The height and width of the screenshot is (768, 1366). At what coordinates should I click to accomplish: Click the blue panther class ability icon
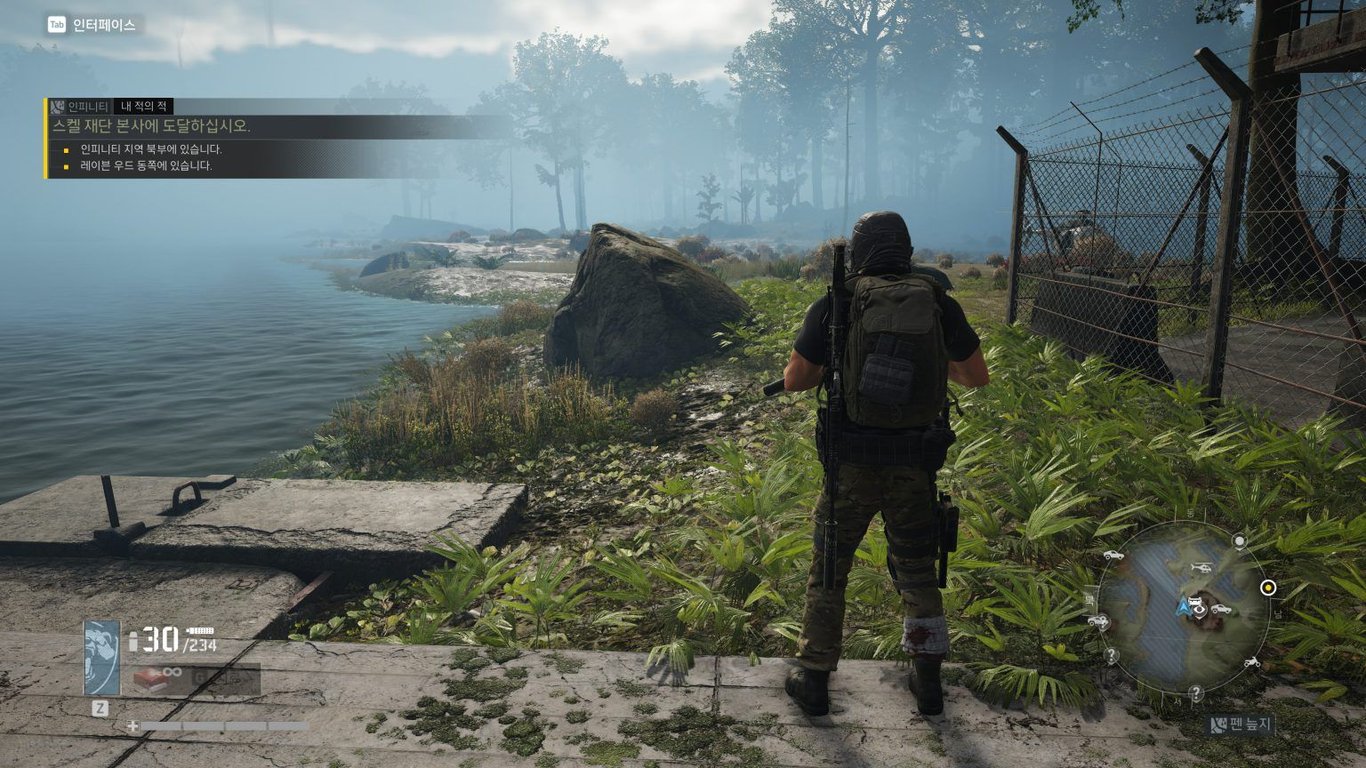101,657
